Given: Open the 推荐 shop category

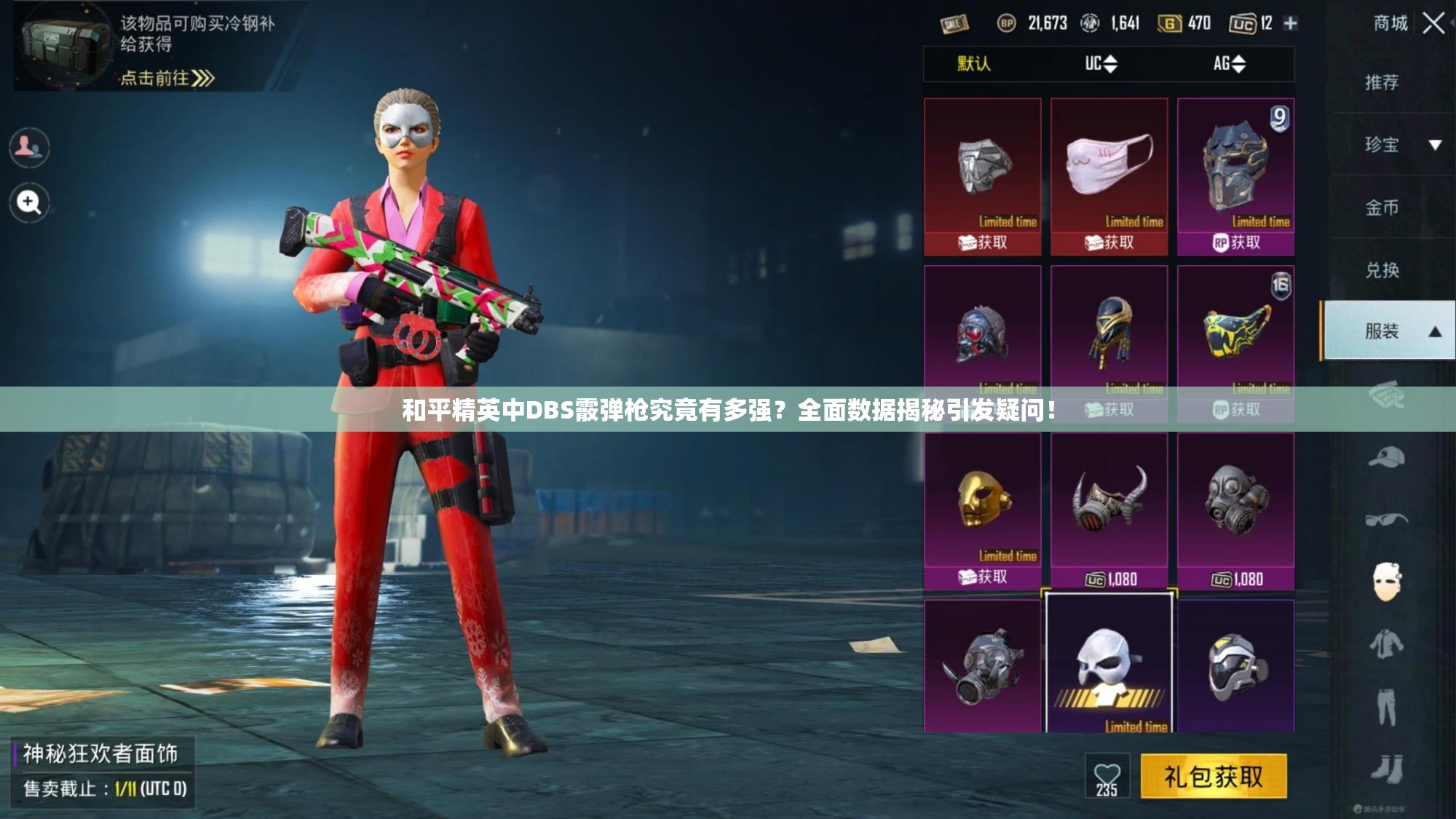Looking at the screenshot, I should [x=1381, y=82].
